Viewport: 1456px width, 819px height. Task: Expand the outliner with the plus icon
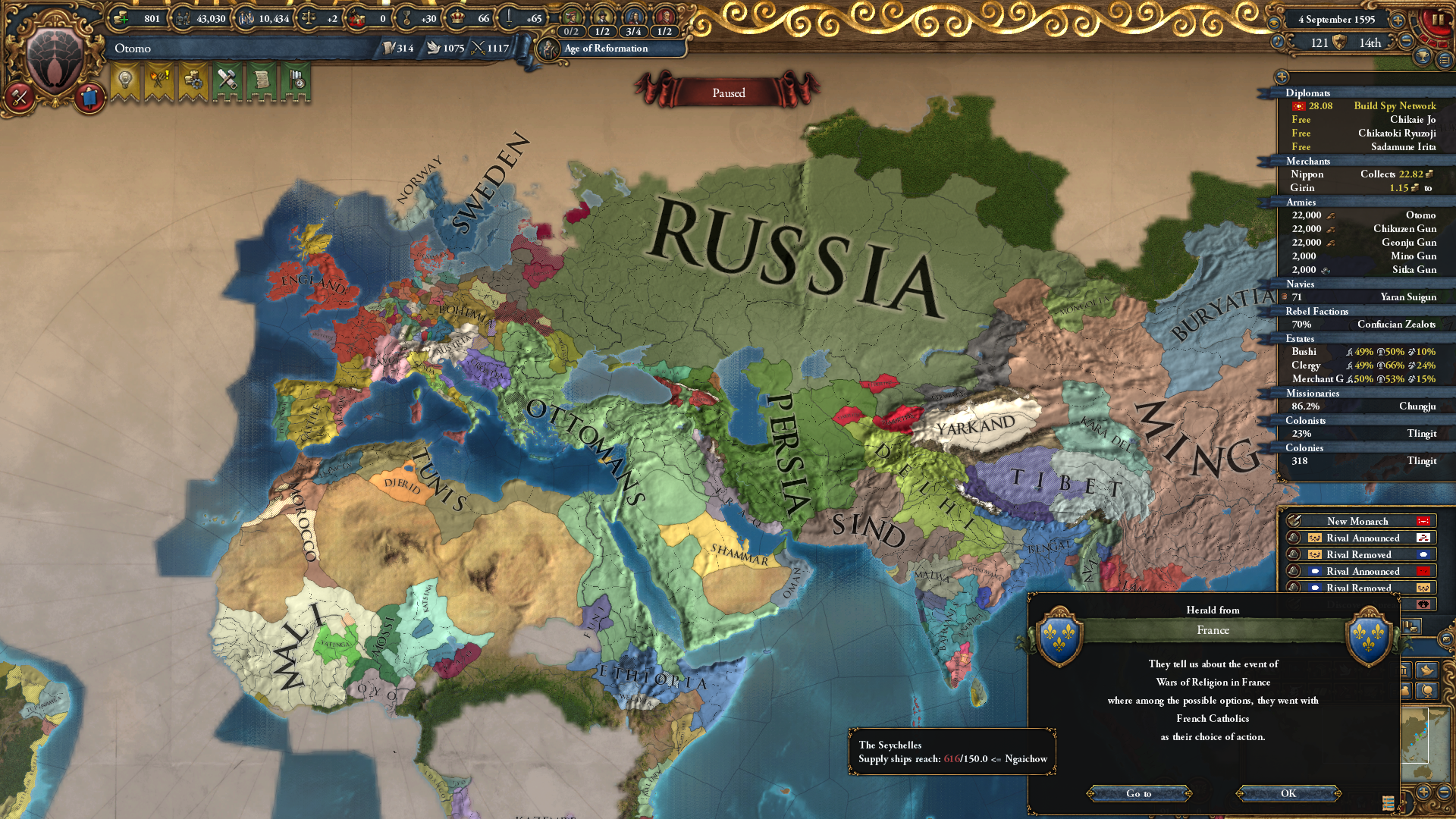point(1283,78)
